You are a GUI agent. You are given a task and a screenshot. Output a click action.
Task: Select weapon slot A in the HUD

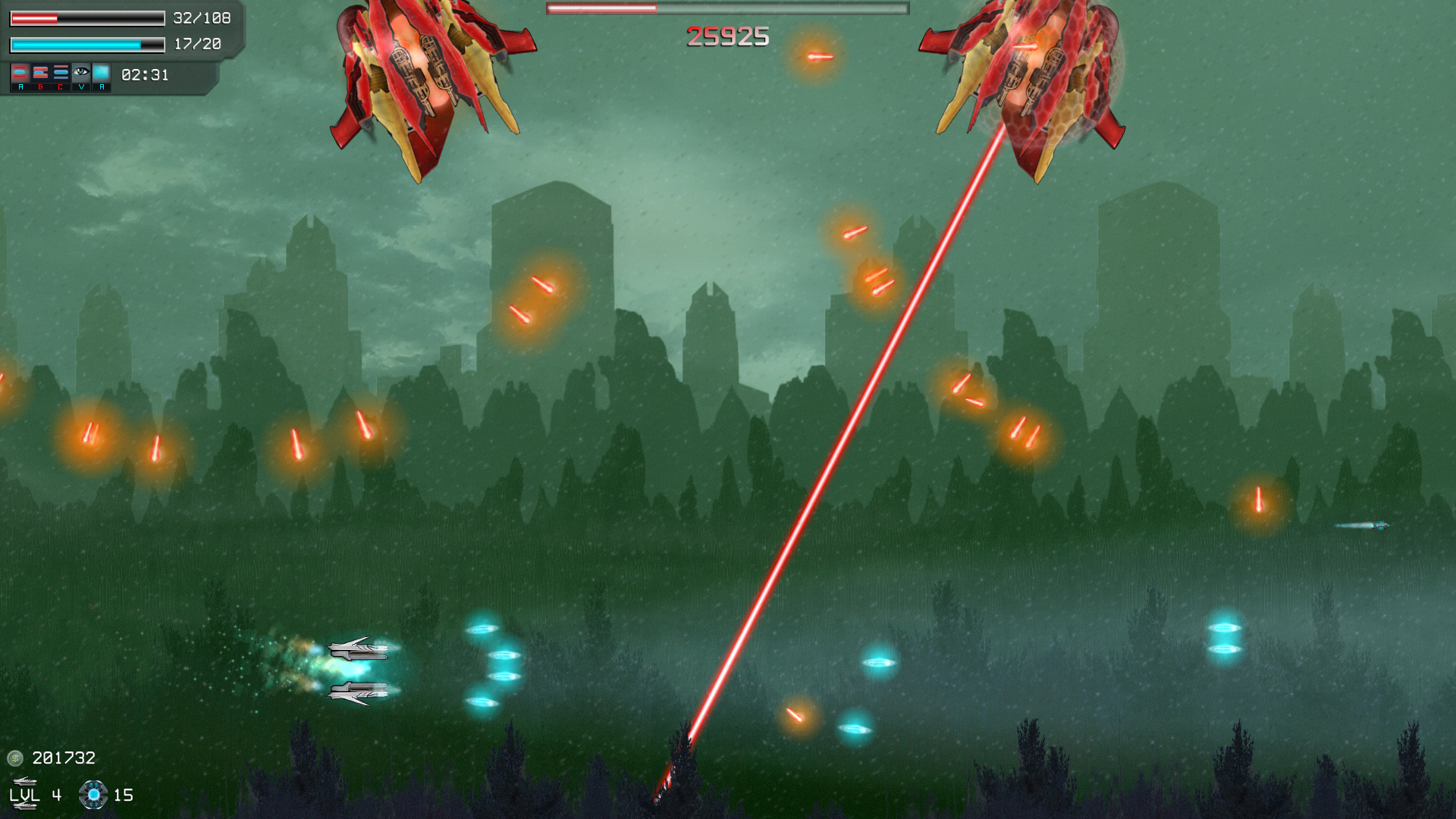coord(20,74)
